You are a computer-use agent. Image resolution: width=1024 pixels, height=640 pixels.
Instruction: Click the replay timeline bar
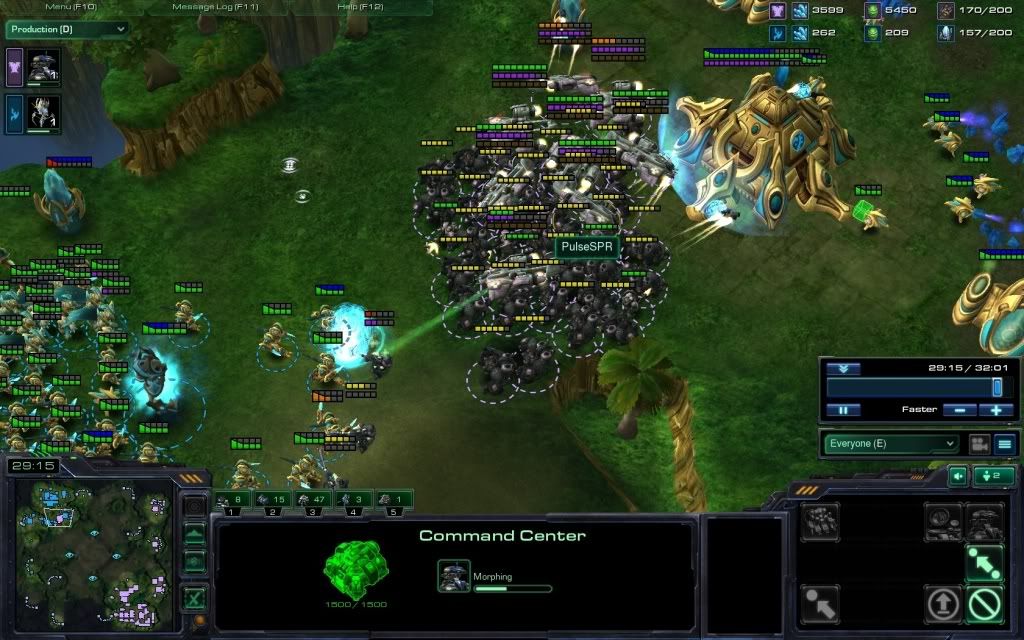[x=910, y=388]
